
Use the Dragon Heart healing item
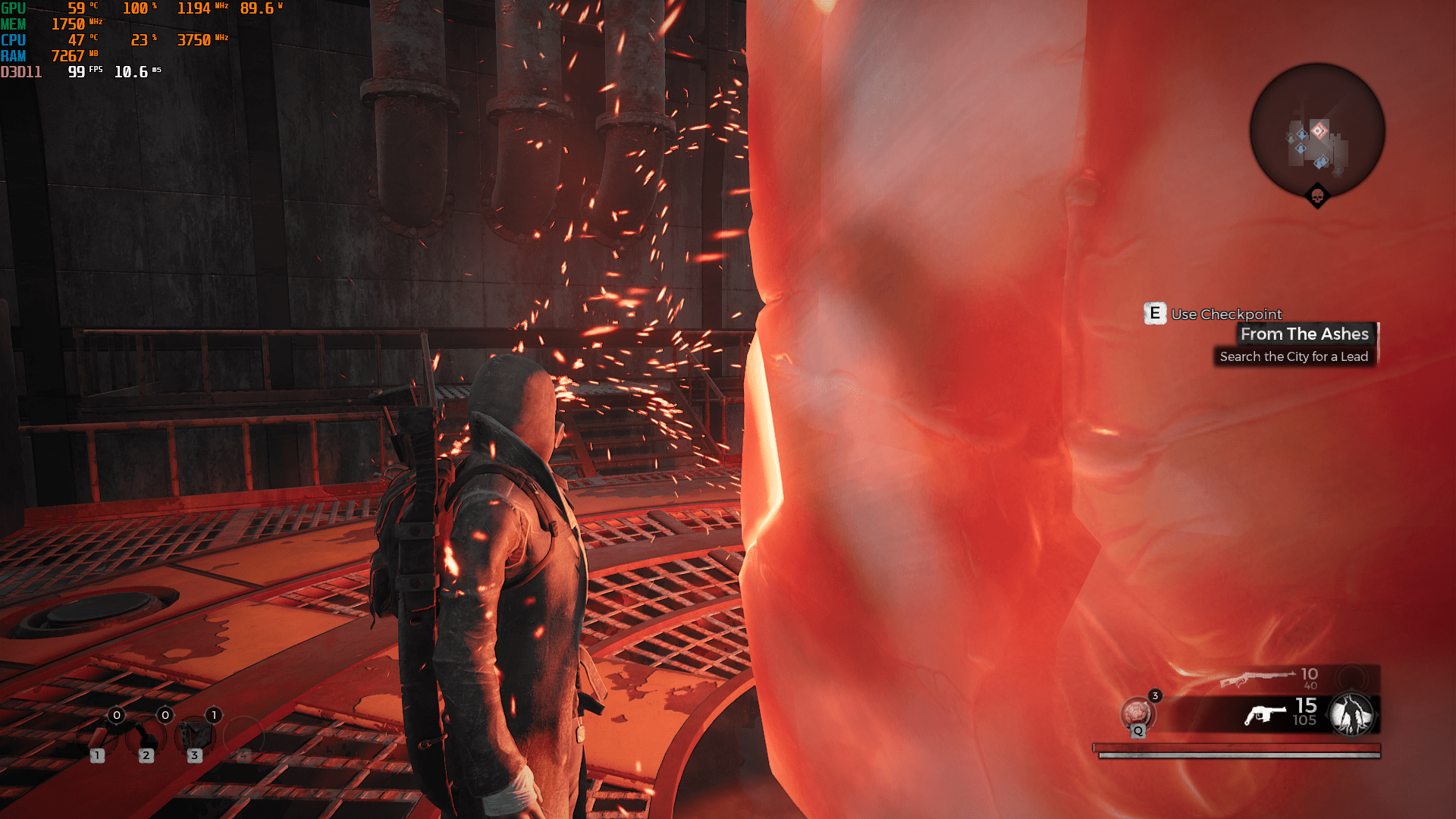1136,713
